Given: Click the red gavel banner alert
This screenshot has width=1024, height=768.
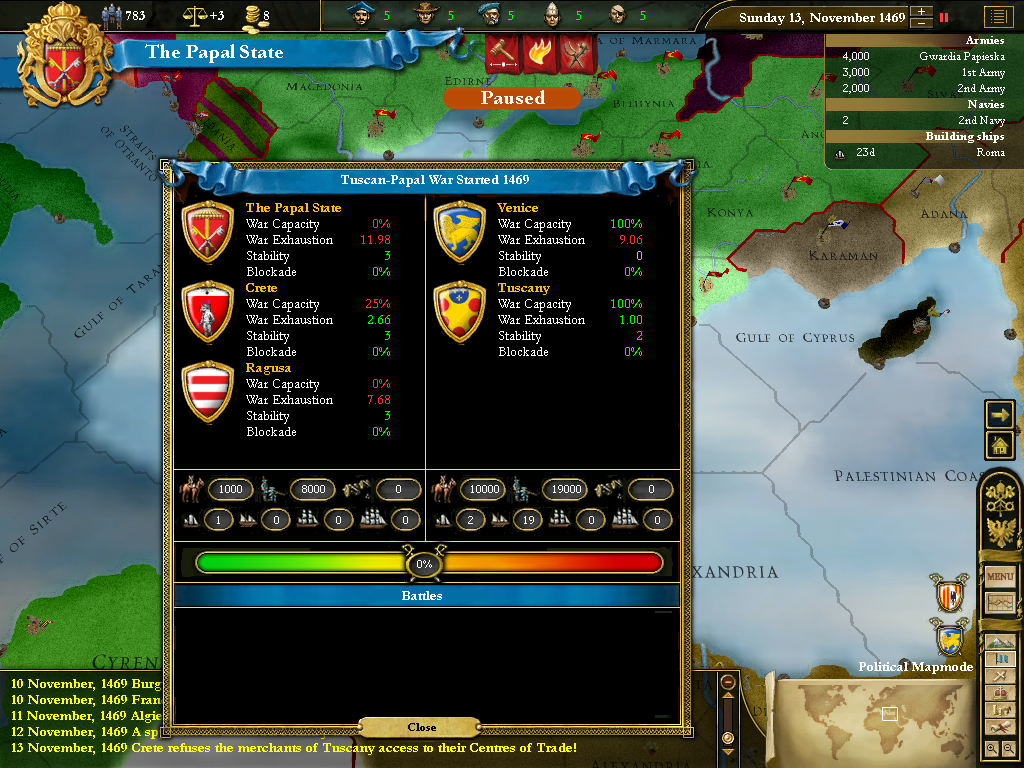Looking at the screenshot, I should [503, 51].
